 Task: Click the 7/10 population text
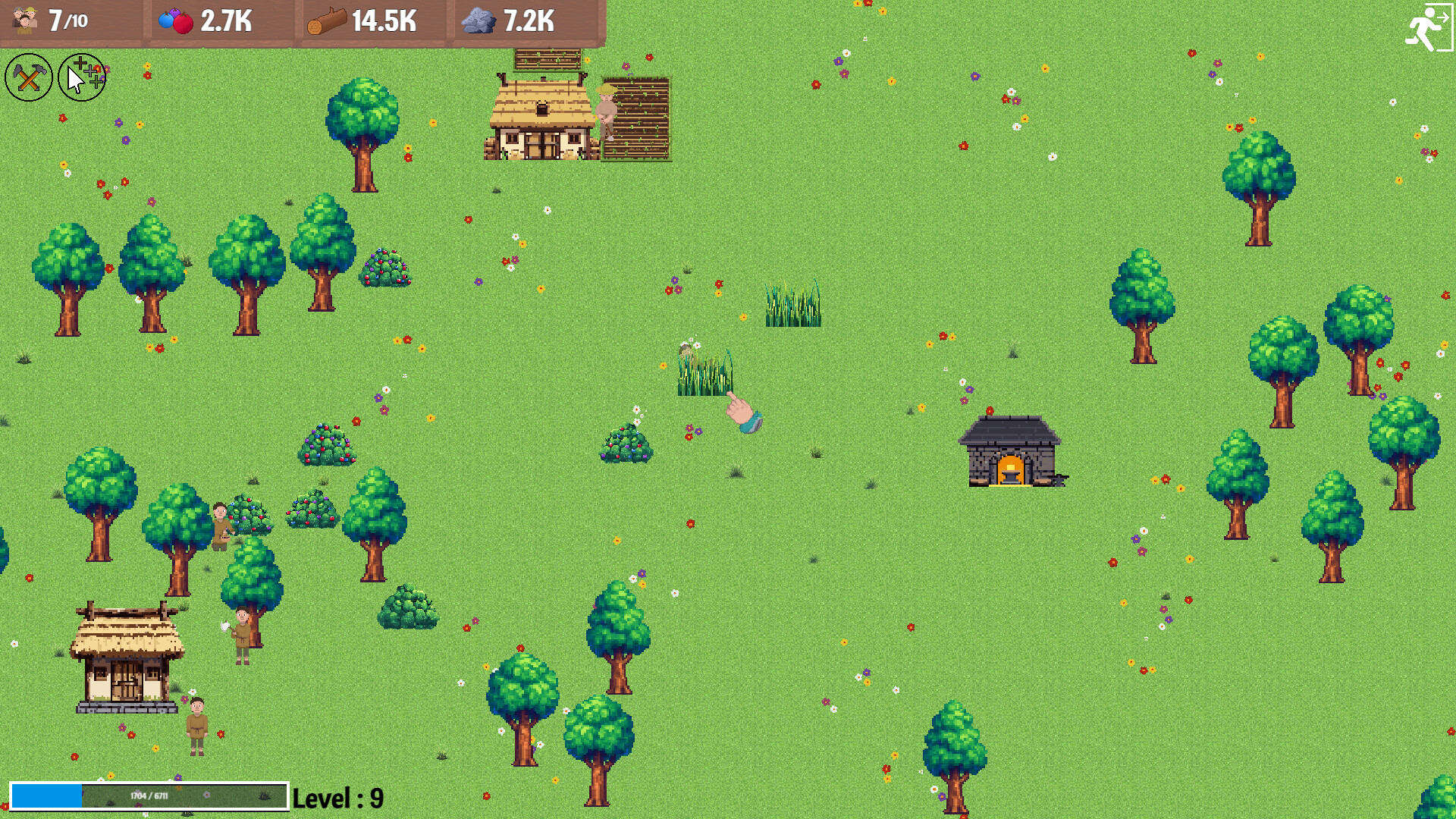(68, 20)
